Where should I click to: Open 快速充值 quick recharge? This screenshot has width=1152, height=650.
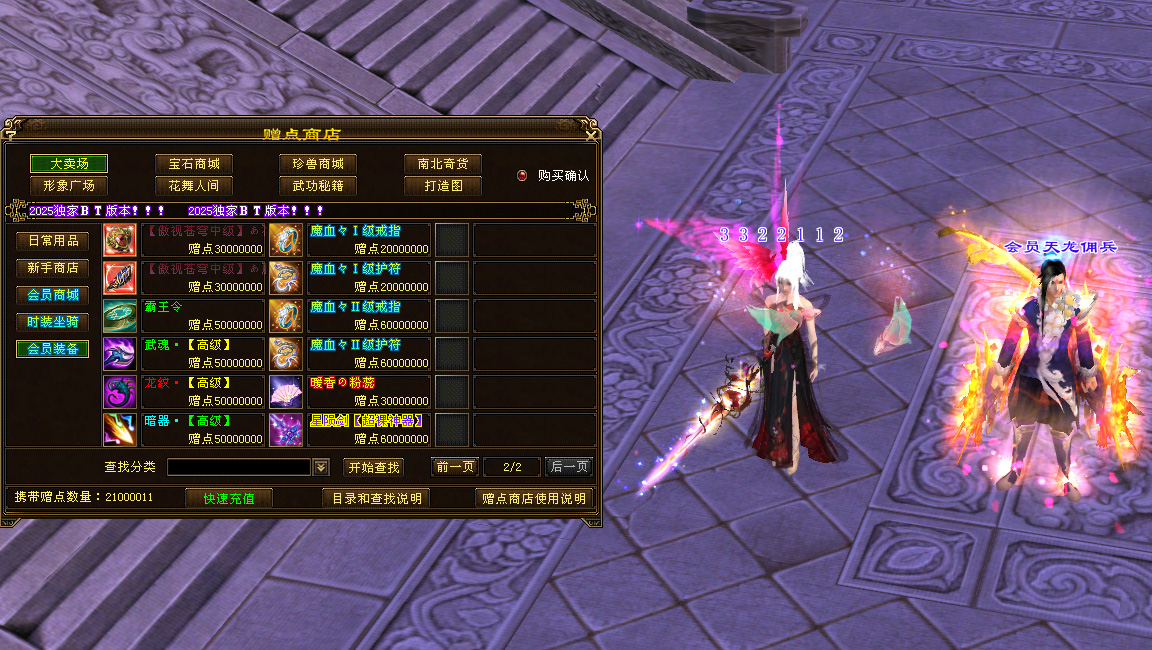point(229,498)
